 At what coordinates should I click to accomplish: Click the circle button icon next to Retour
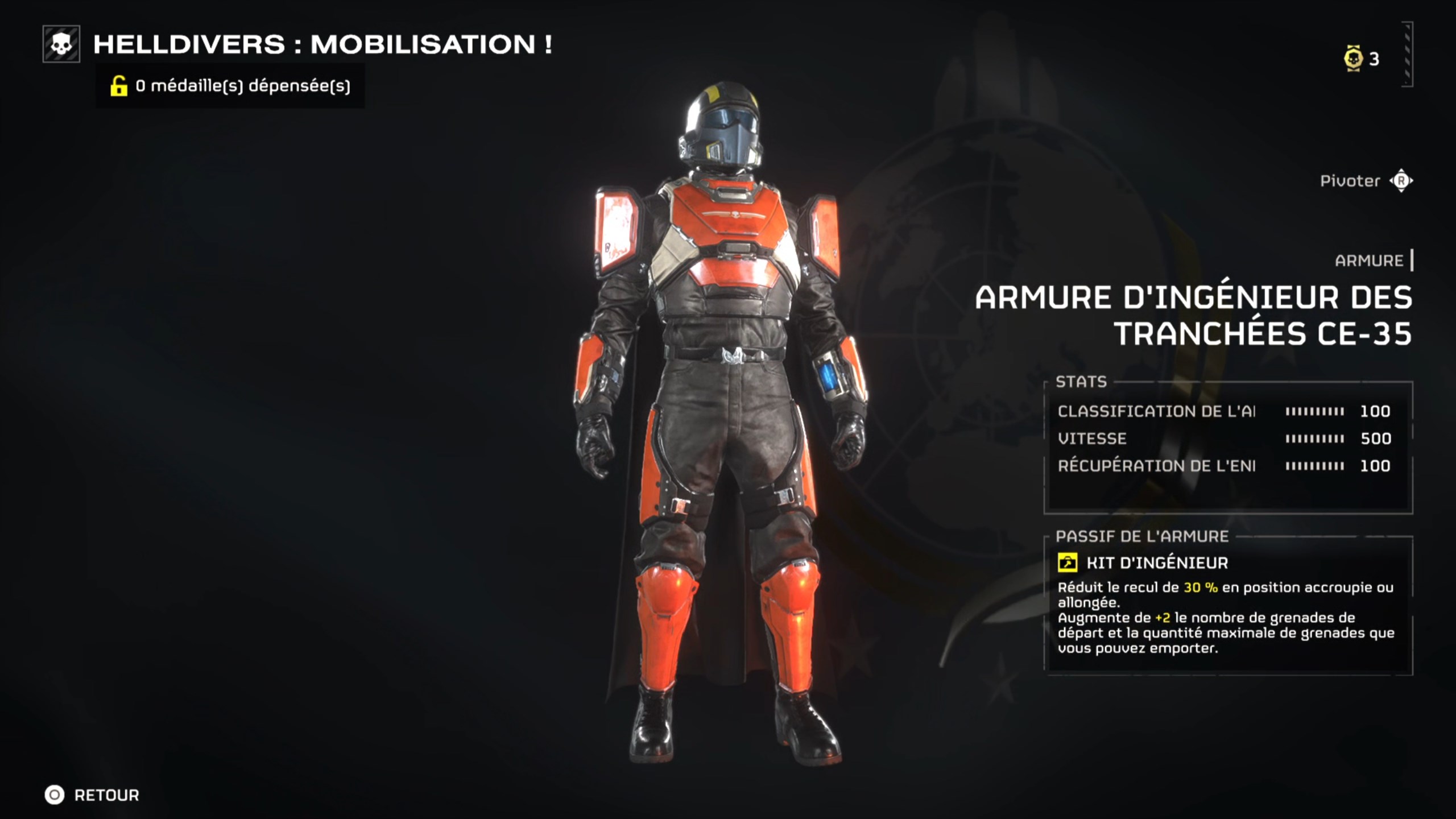(55, 796)
